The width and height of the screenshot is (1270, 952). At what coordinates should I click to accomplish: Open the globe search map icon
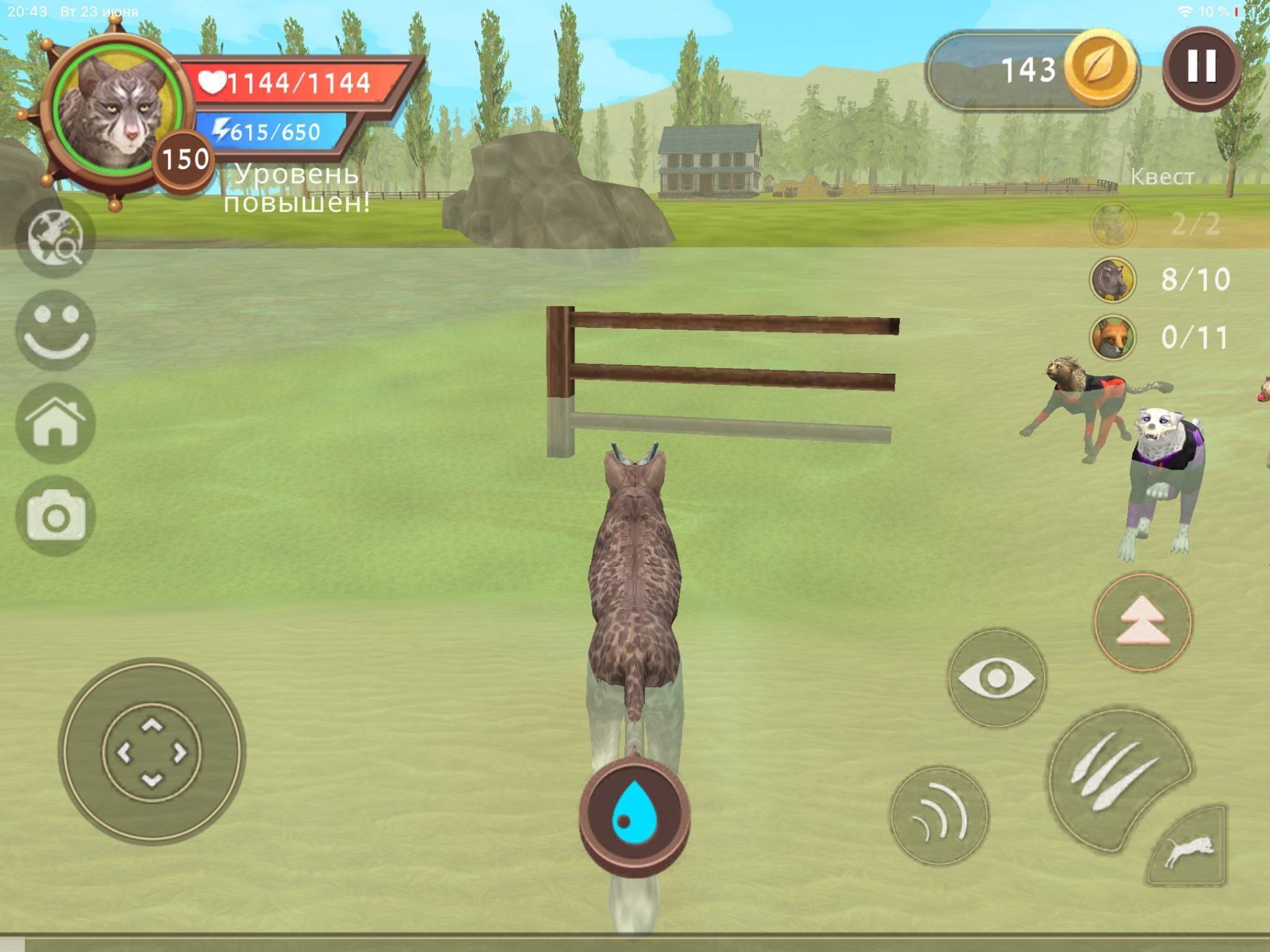click(x=55, y=238)
